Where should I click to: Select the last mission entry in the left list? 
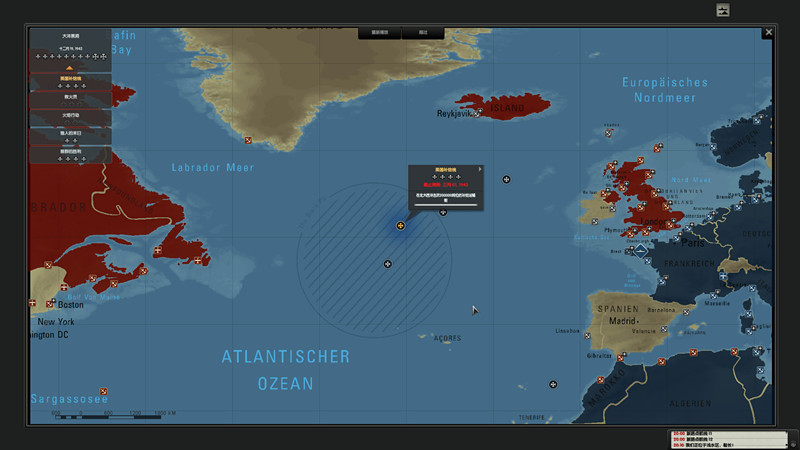coord(70,154)
